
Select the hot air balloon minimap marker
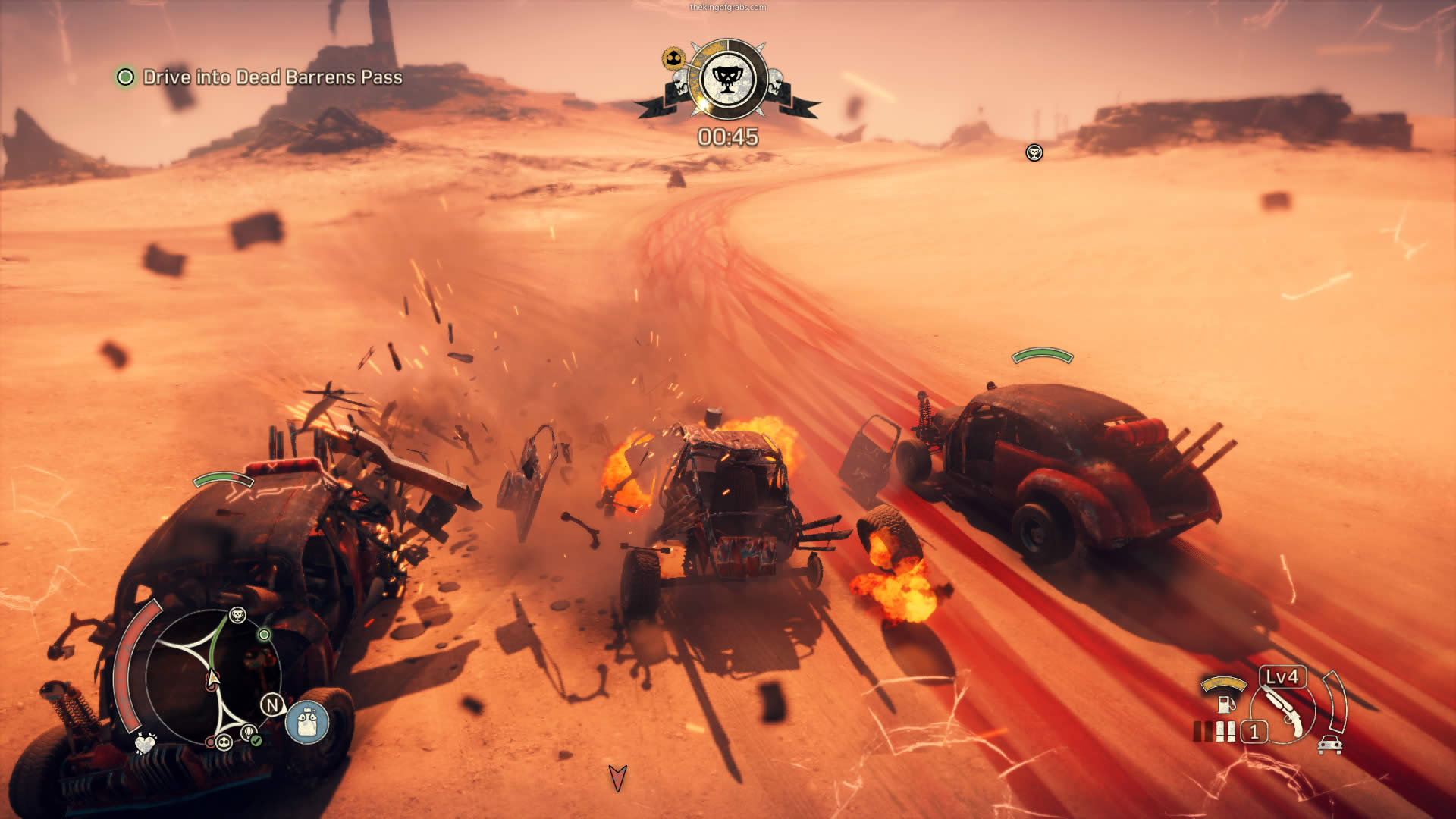click(x=247, y=732)
